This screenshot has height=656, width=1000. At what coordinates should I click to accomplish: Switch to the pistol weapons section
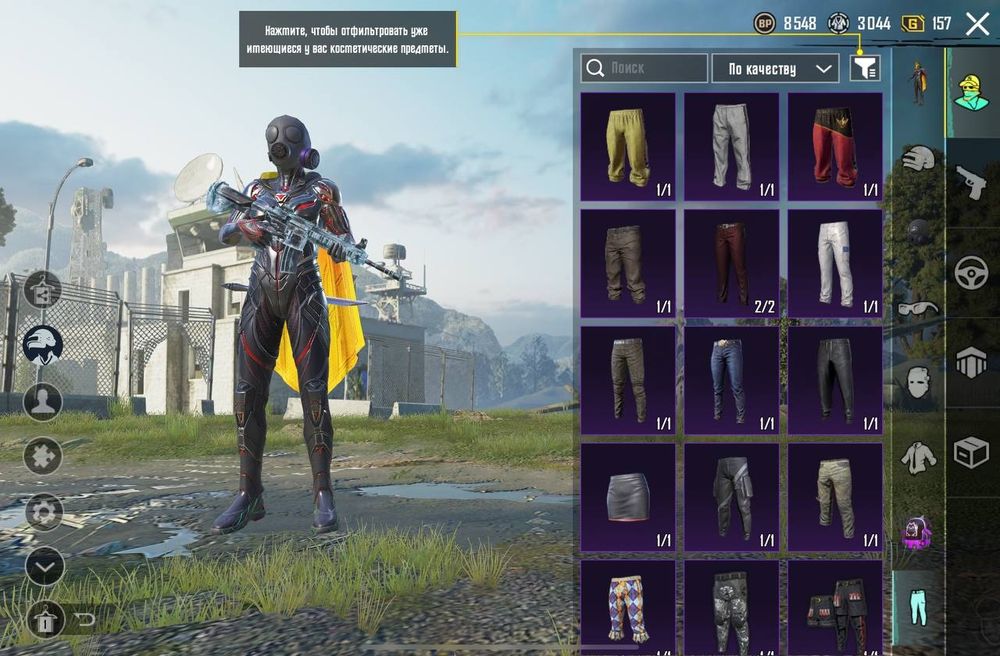pyautogui.click(x=970, y=182)
